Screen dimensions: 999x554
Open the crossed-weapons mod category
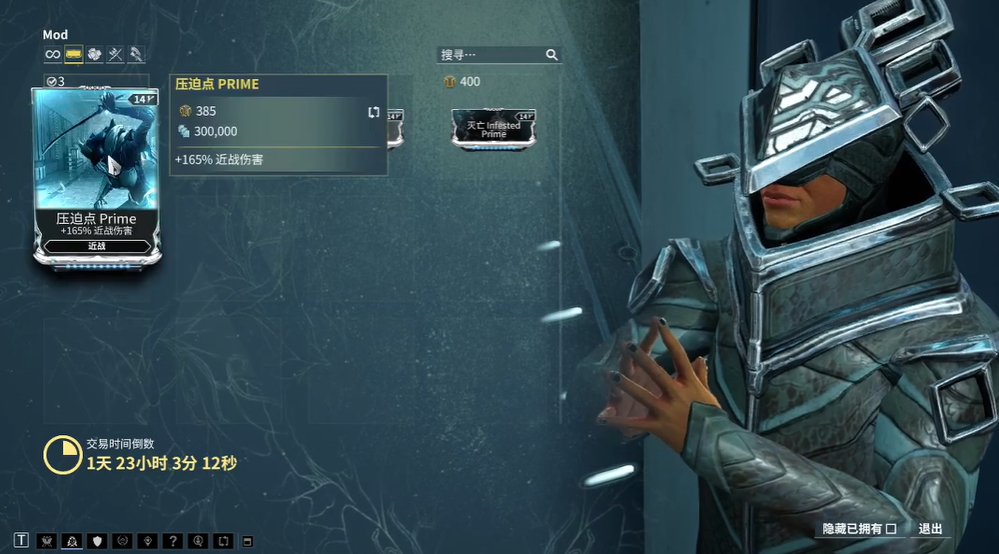[116, 54]
